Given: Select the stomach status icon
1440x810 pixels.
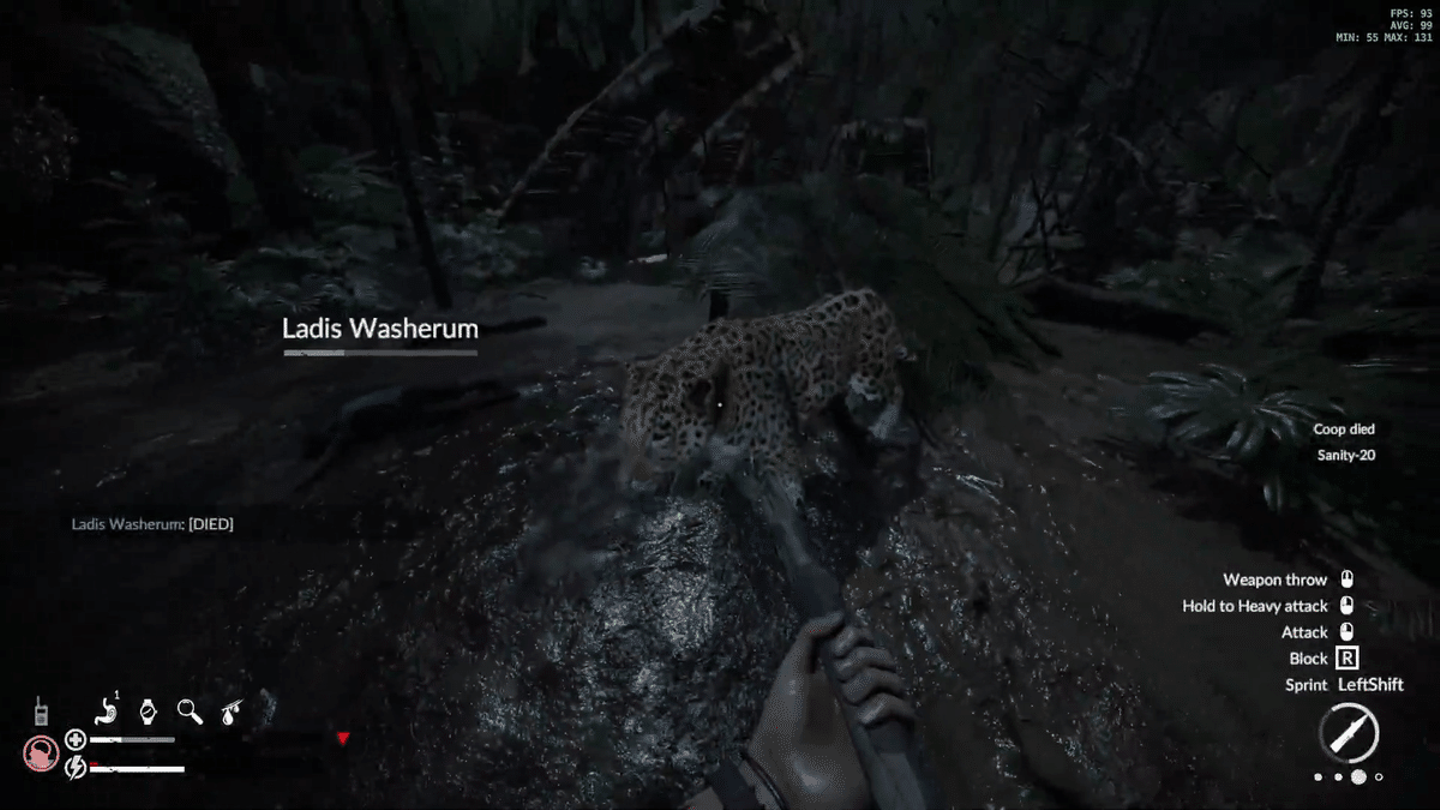Looking at the screenshot, I should pos(107,711).
